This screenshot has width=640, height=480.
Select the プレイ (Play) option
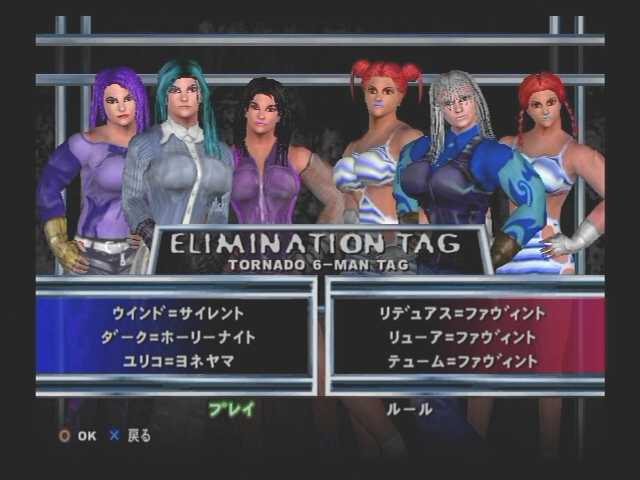[231, 408]
